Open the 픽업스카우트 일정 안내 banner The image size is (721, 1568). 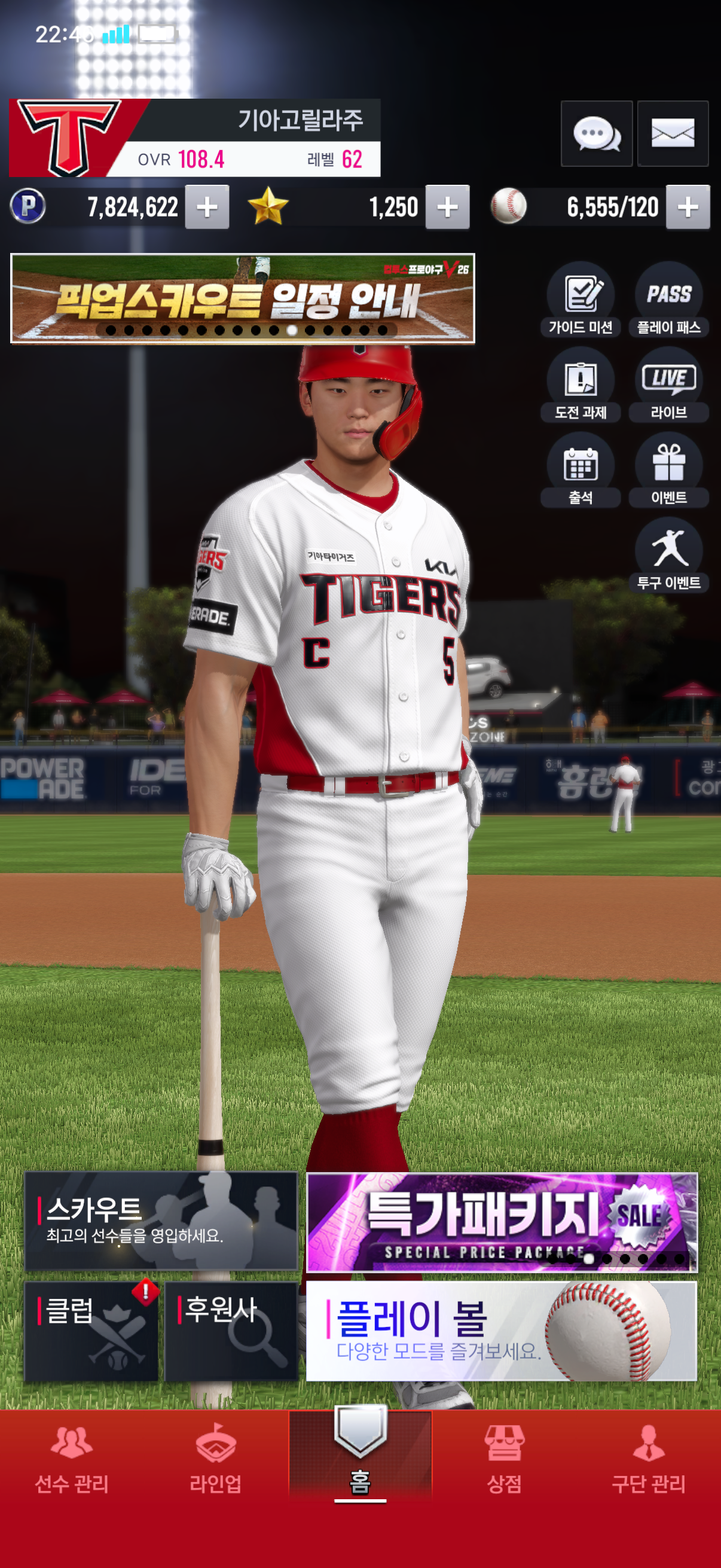[x=242, y=298]
